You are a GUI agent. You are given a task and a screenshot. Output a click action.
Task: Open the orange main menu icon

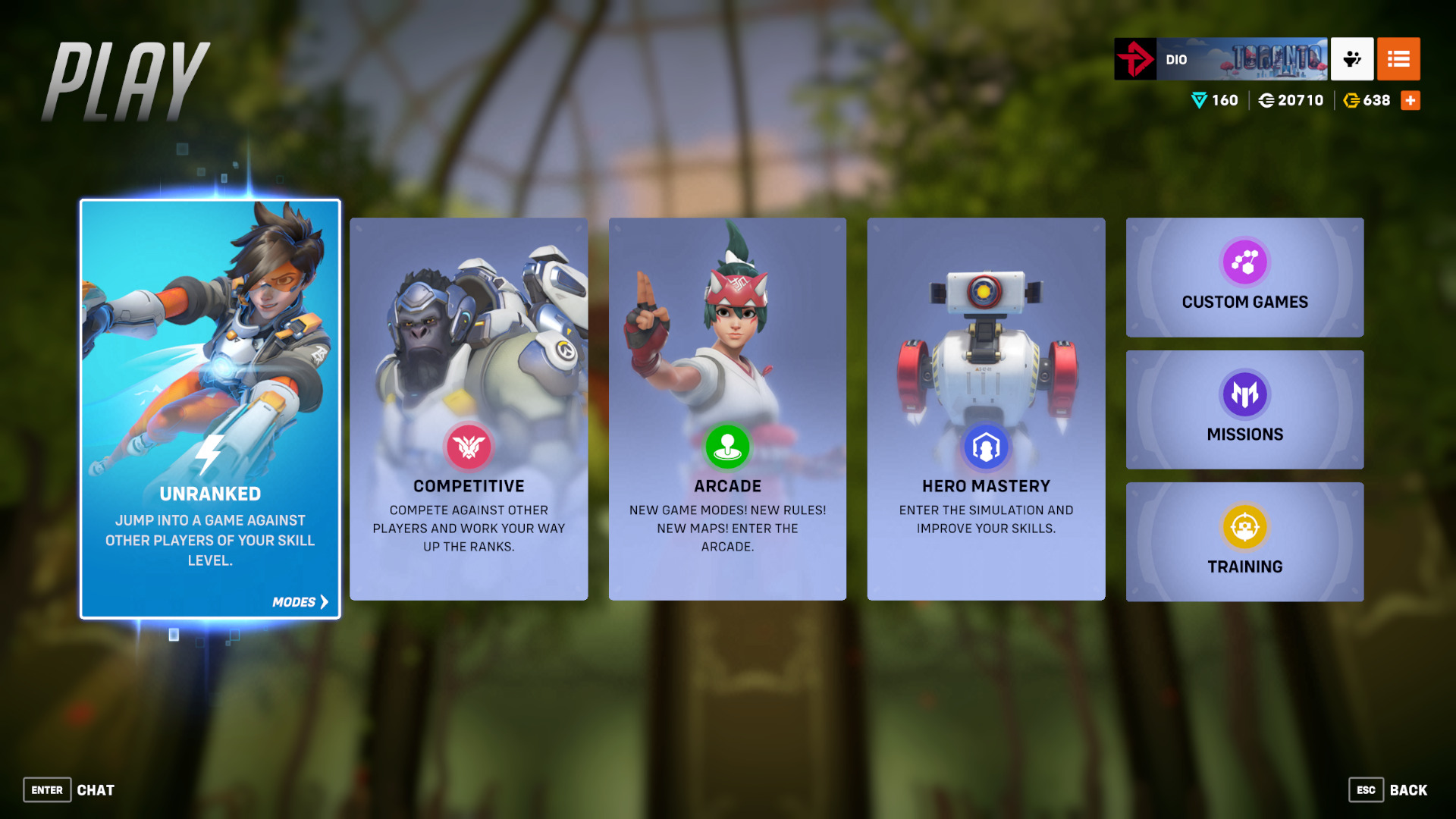(1398, 59)
